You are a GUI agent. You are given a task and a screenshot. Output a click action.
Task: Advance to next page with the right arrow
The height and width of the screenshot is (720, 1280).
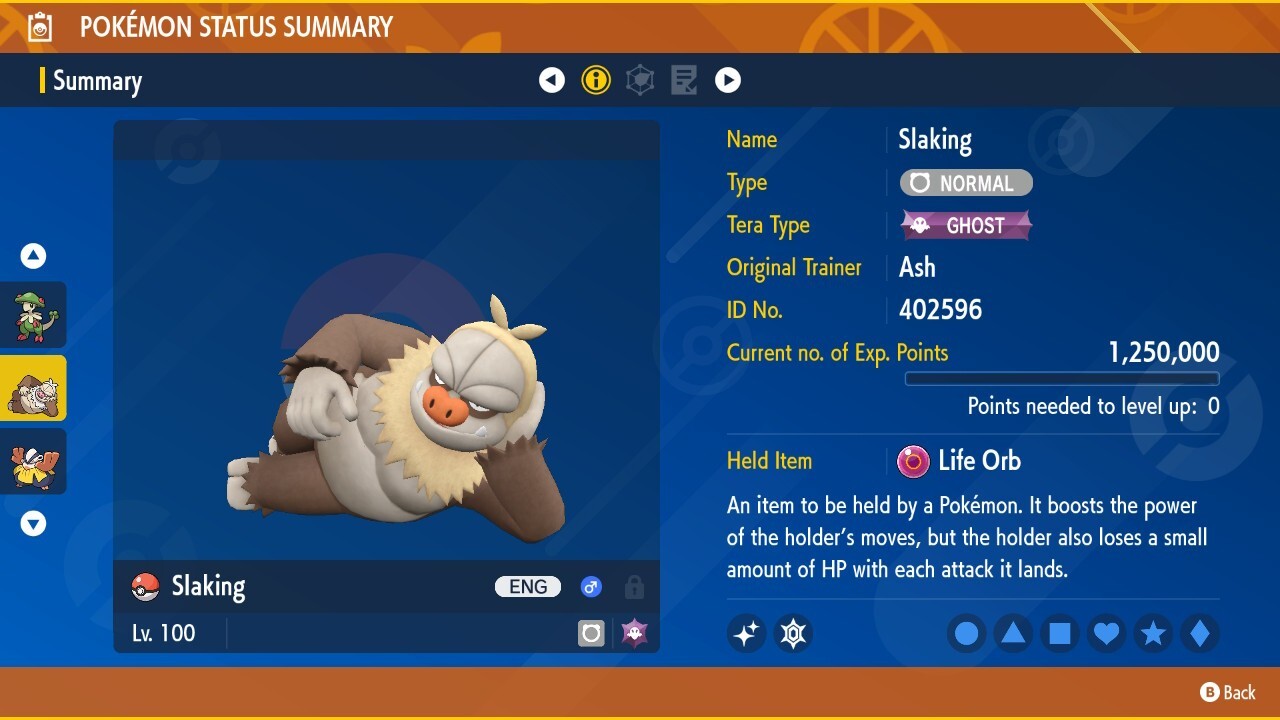pos(728,80)
